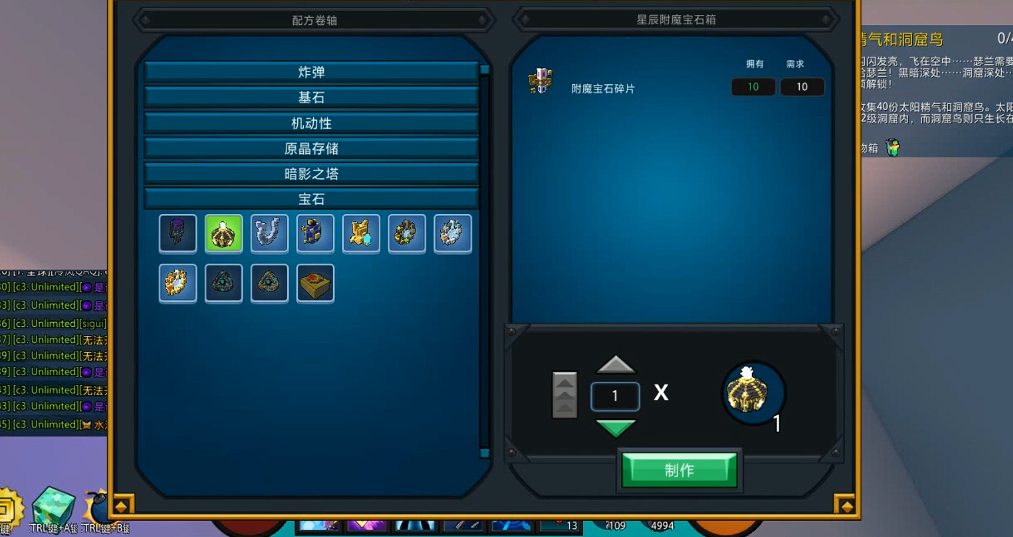The image size is (1013, 537).
Task: Set max quantity with the triple-arrow button
Action: [x=564, y=395]
